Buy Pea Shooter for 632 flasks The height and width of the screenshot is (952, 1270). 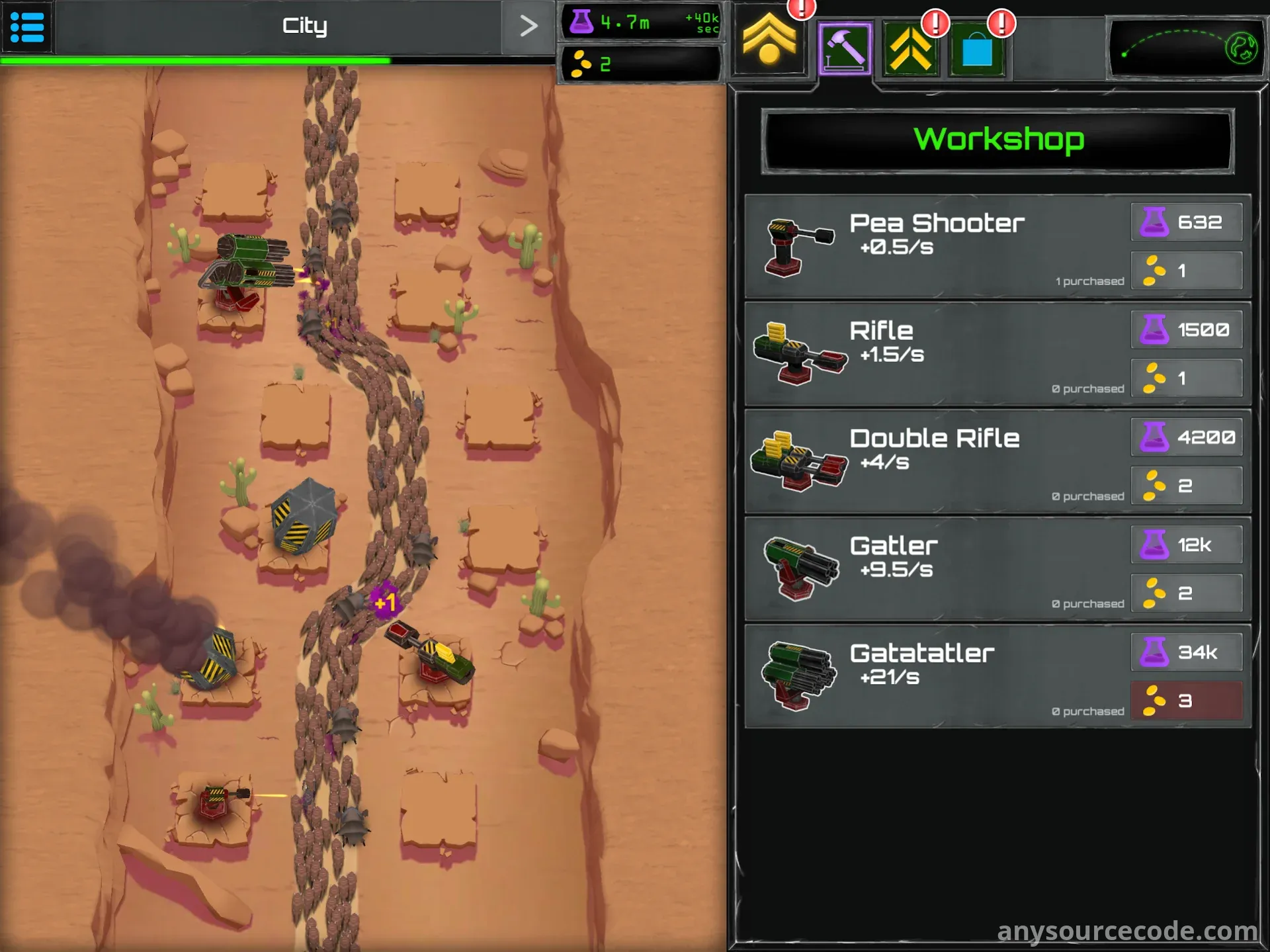coord(1187,222)
